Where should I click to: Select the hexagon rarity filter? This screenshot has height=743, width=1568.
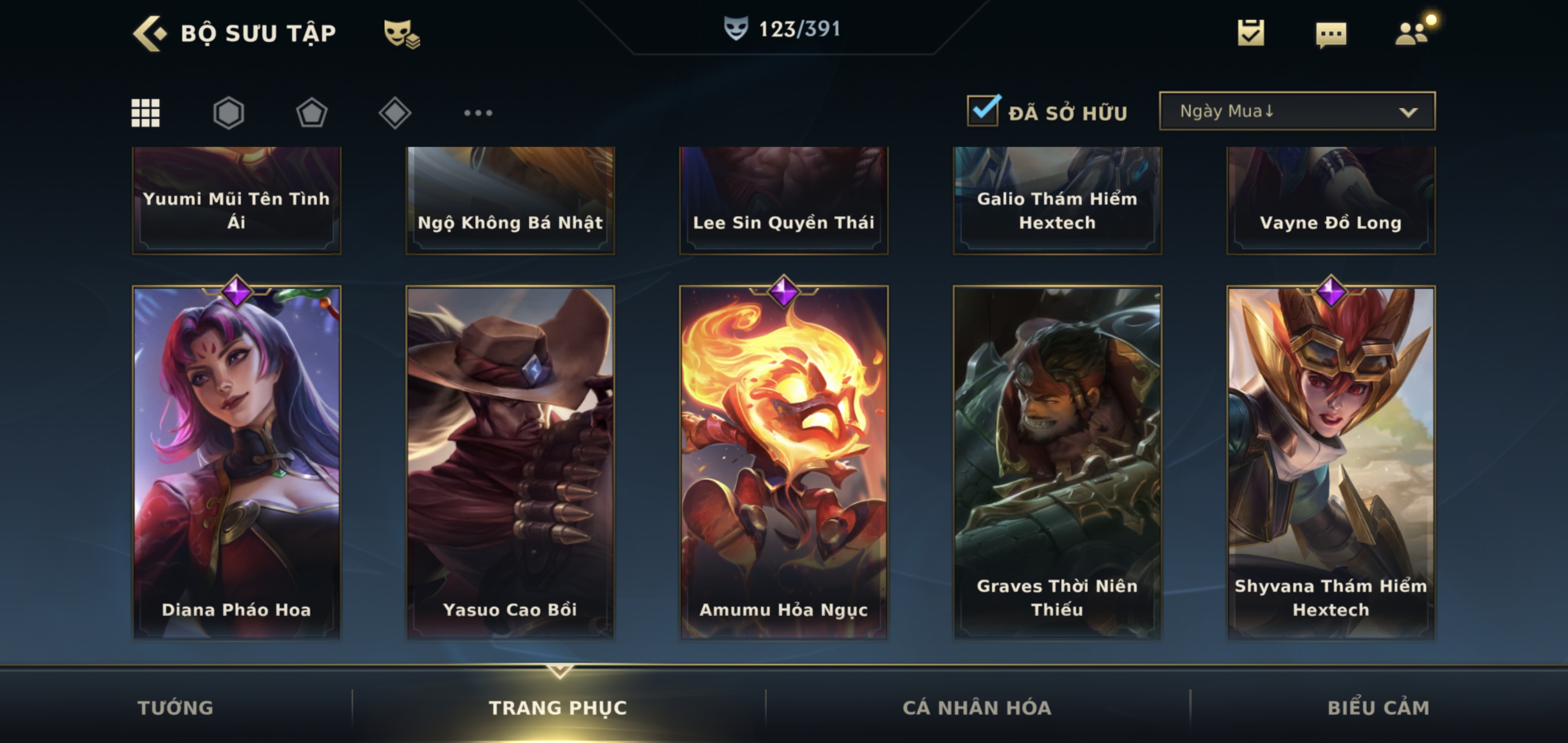[x=229, y=112]
